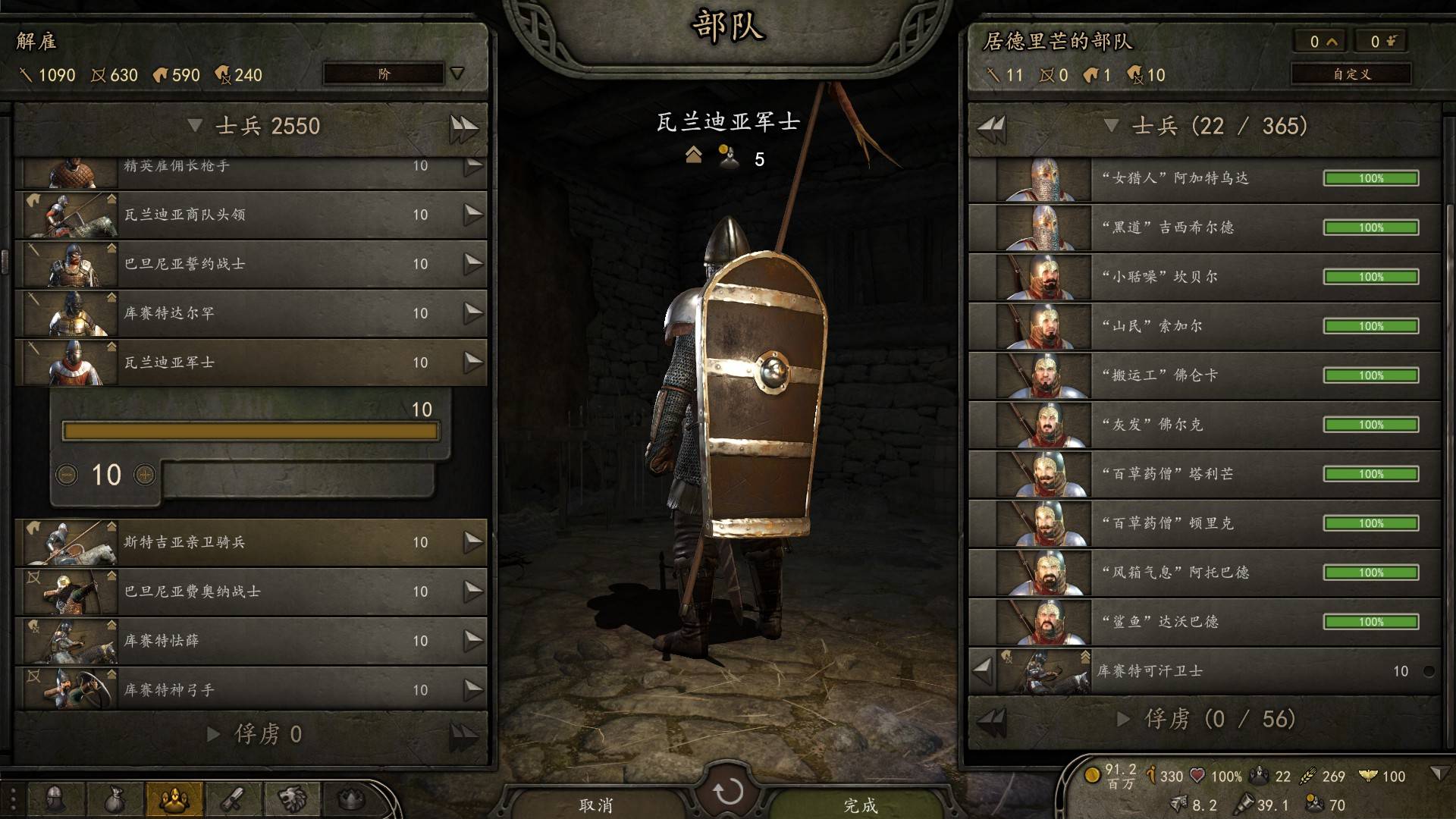Increase transfer amount with the plus button
Image resolution: width=1456 pixels, height=819 pixels.
(145, 475)
